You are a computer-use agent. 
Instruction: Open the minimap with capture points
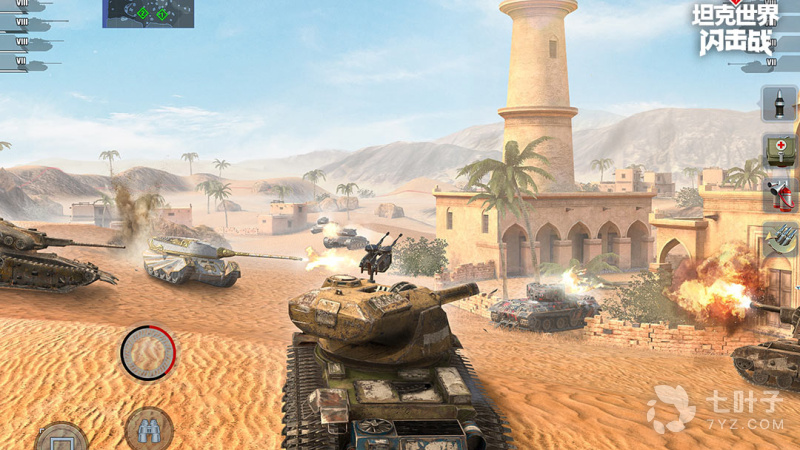(x=148, y=13)
